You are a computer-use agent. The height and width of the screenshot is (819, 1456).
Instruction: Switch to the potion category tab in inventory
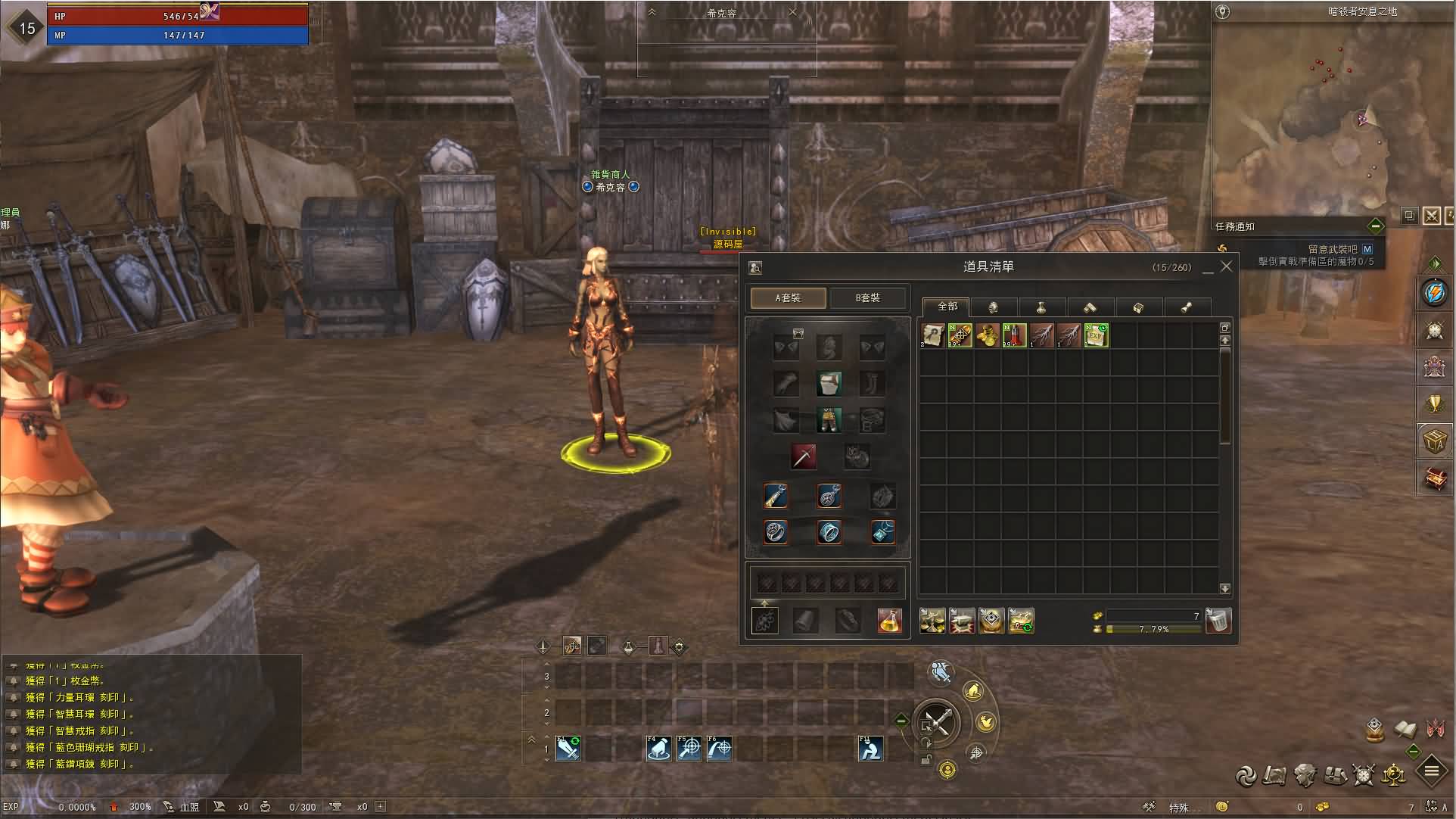point(1042,307)
